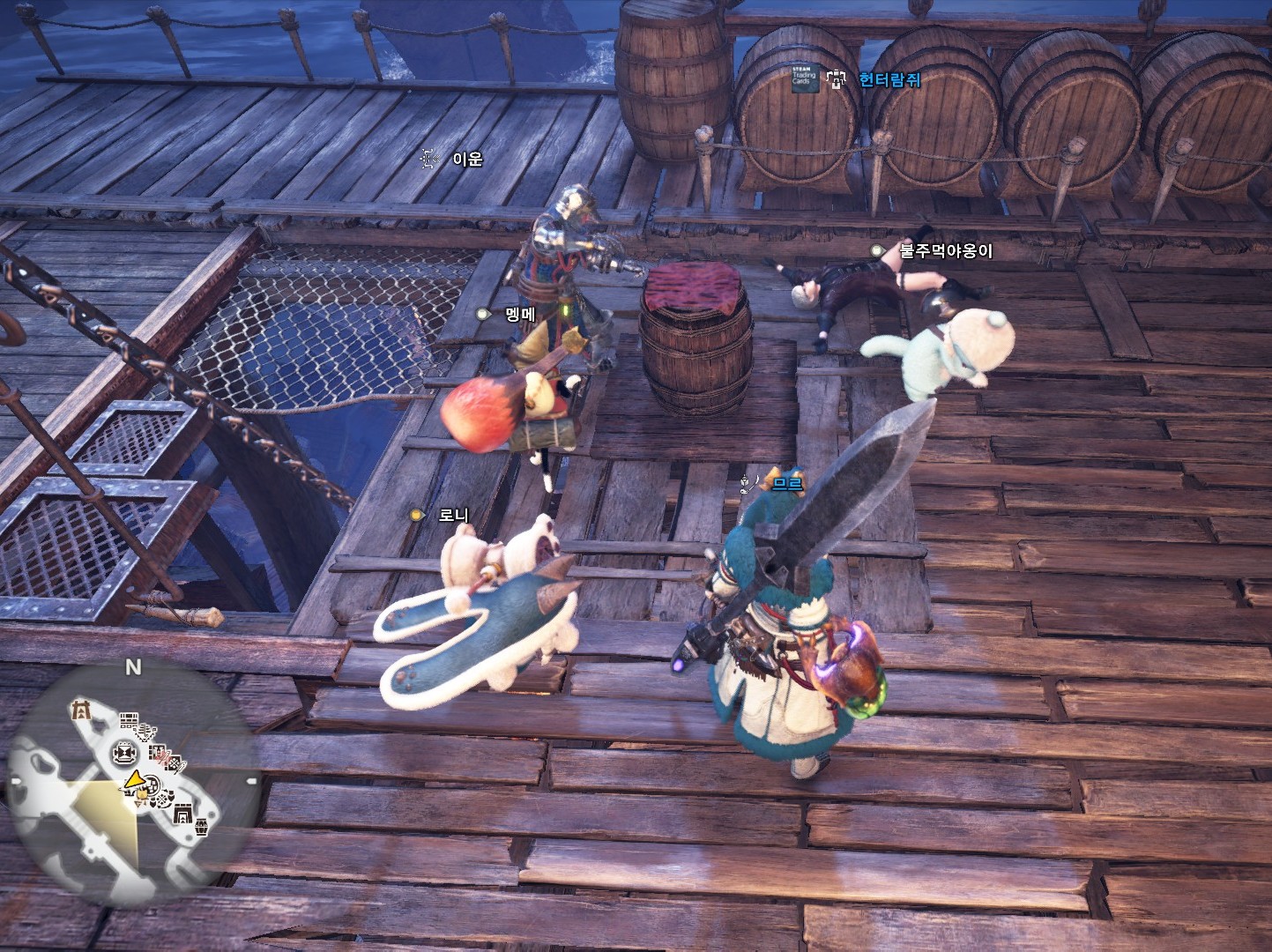This screenshot has width=1272, height=952.
Task: Select the 이운 player name tag
Action: (467, 160)
